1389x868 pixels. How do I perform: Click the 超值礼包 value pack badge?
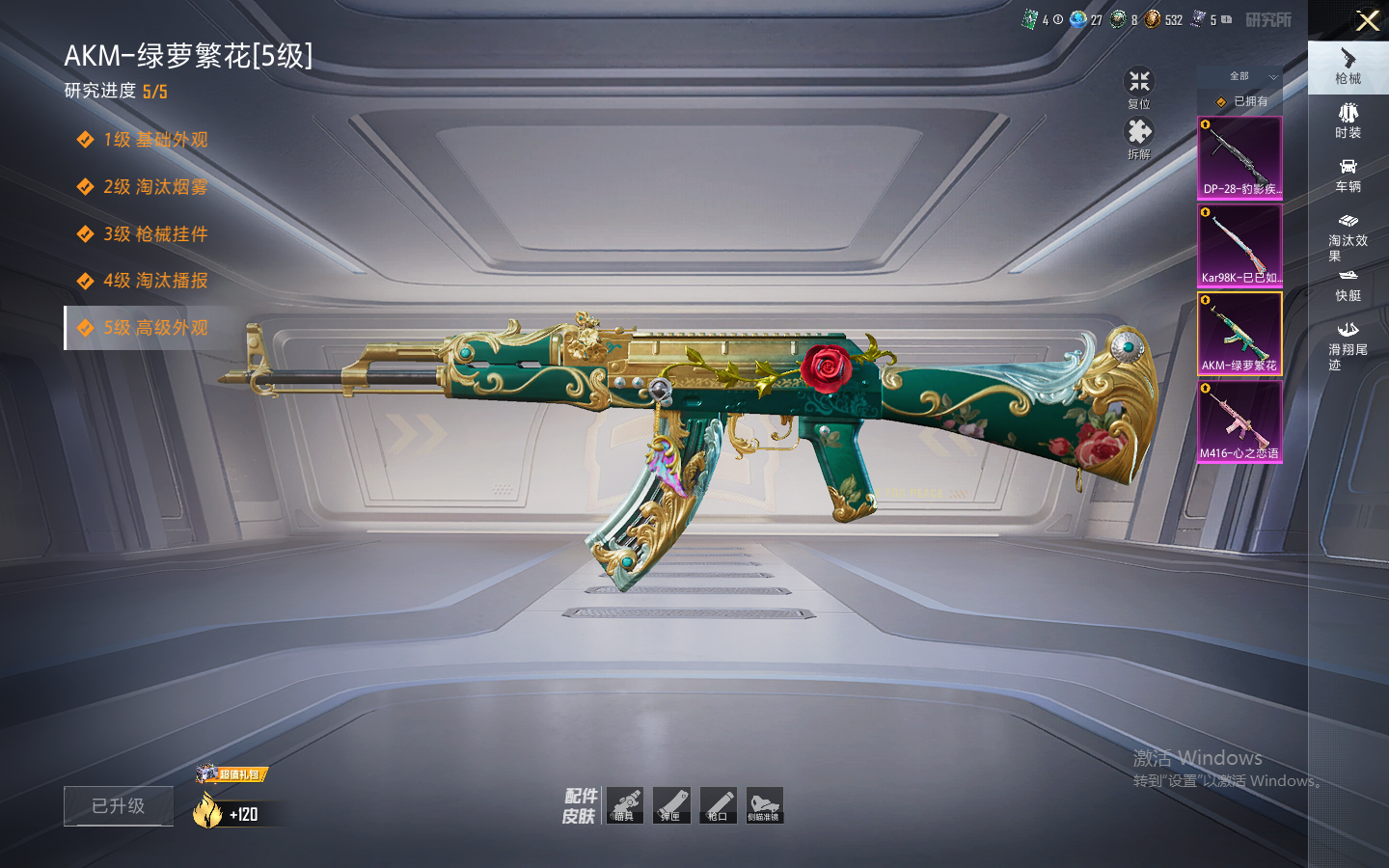tap(232, 773)
